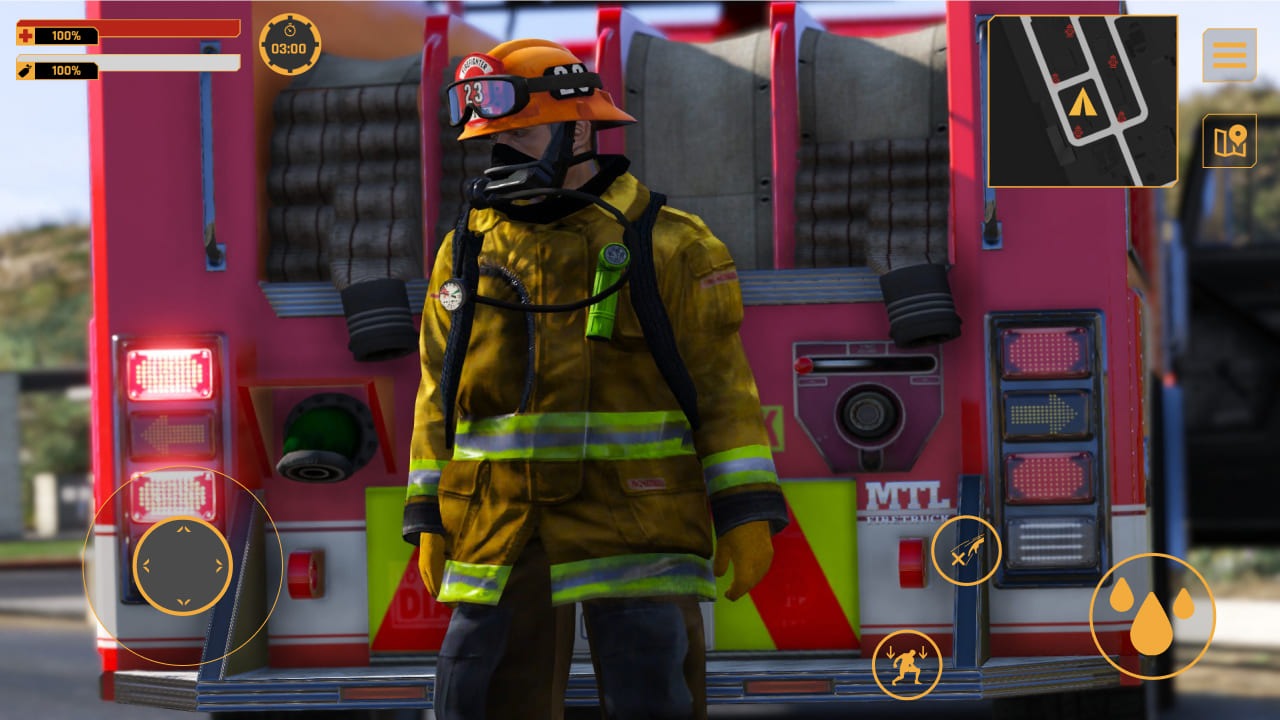Select the hose icon crossed with an X
This screenshot has height=720, width=1280.
tap(966, 549)
